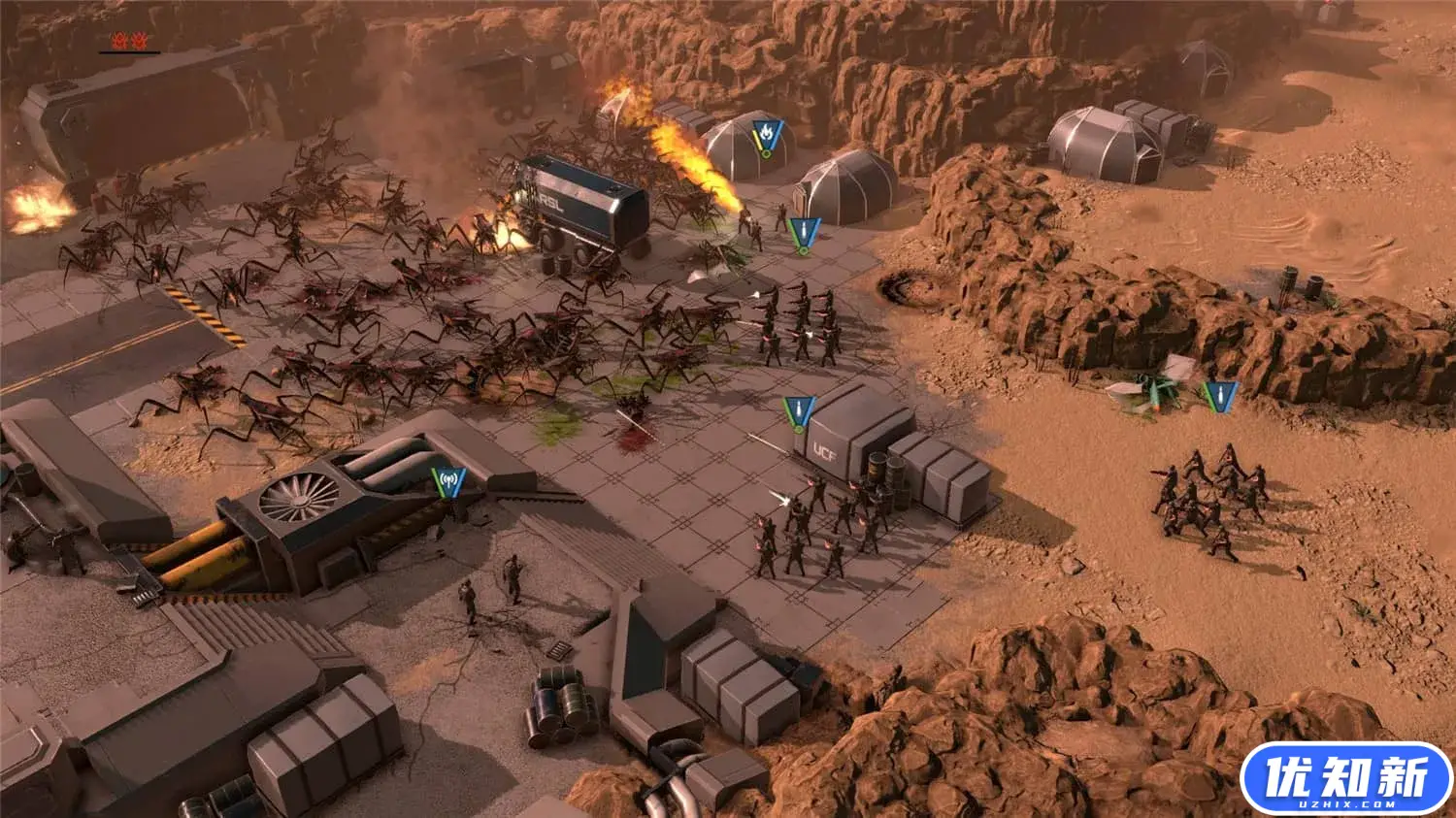1456x818 pixels.
Task: Select the flamethrower squad's flame badge
Action: (x=767, y=131)
